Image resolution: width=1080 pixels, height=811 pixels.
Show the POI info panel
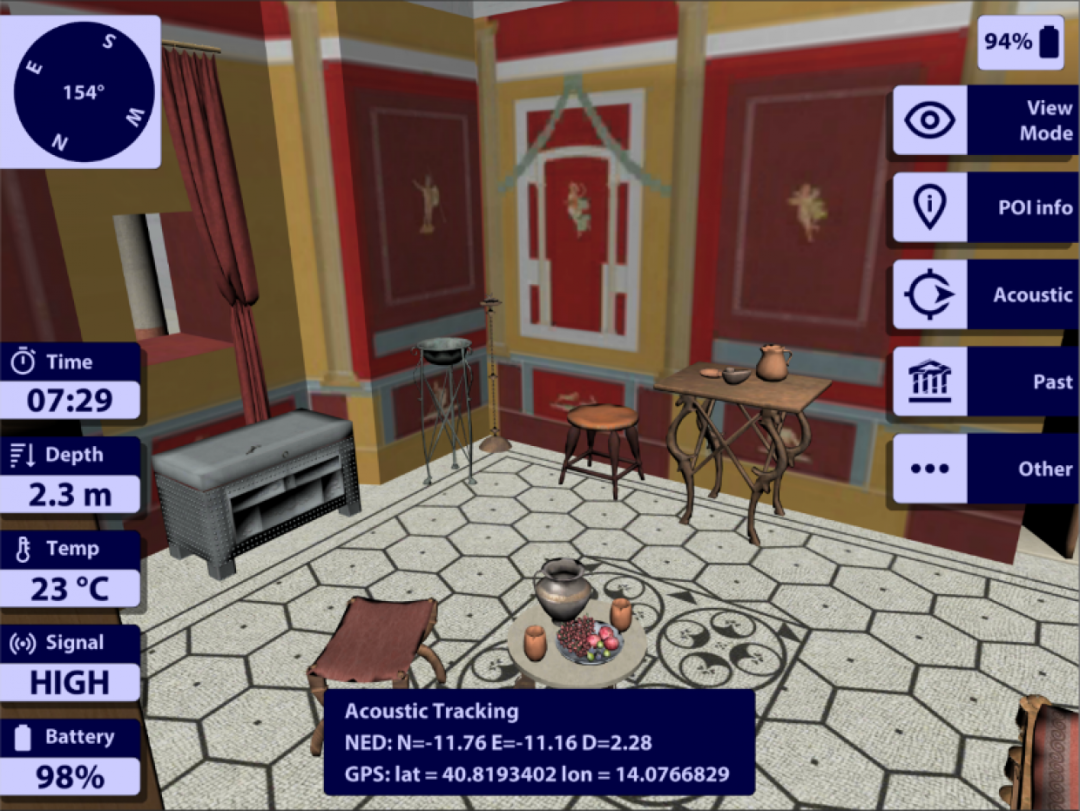point(985,207)
